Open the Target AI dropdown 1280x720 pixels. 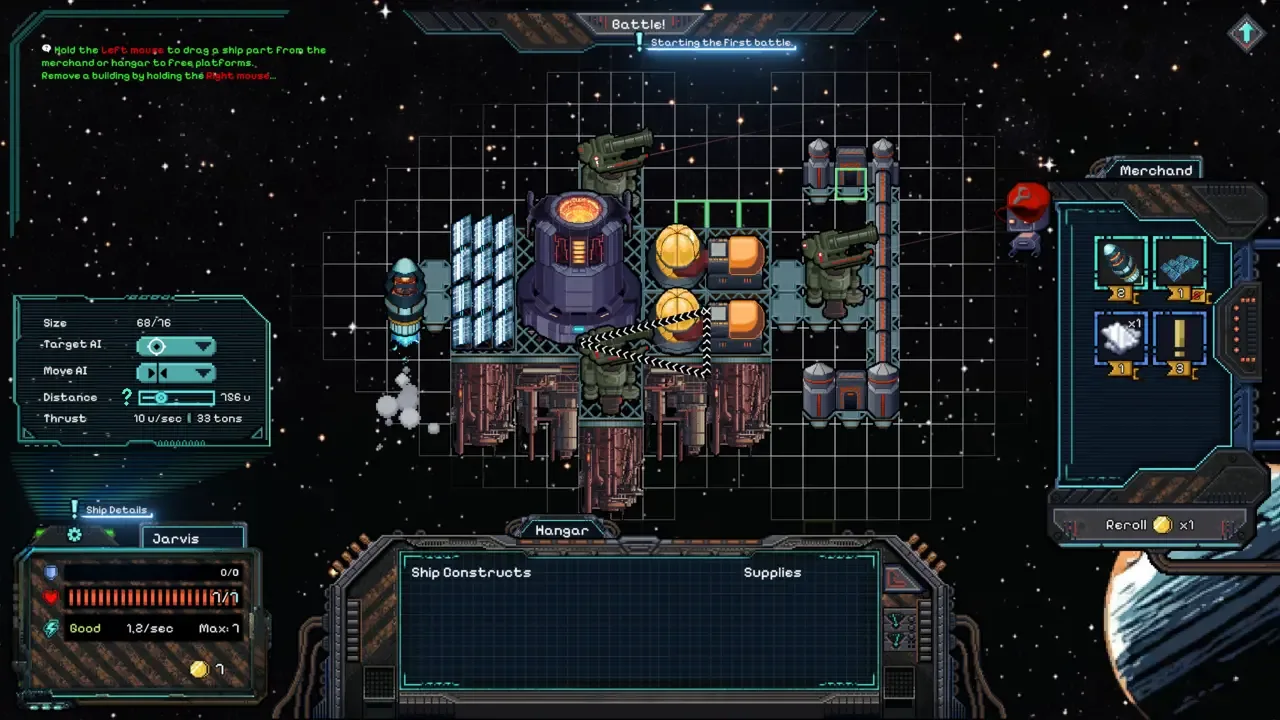coord(176,347)
